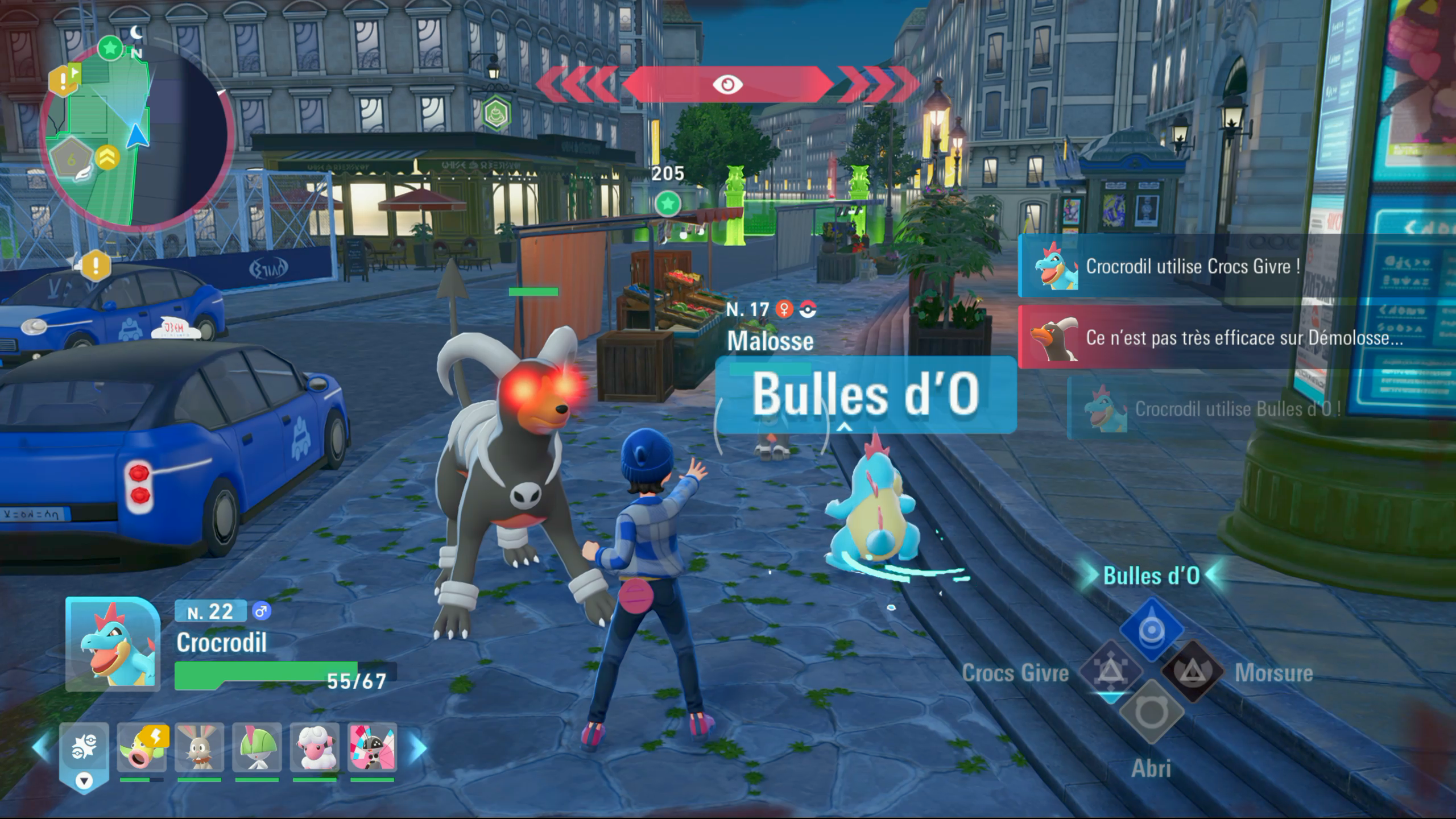Choose Ralts from the party bar
The height and width of the screenshot is (819, 1456).
257,747
